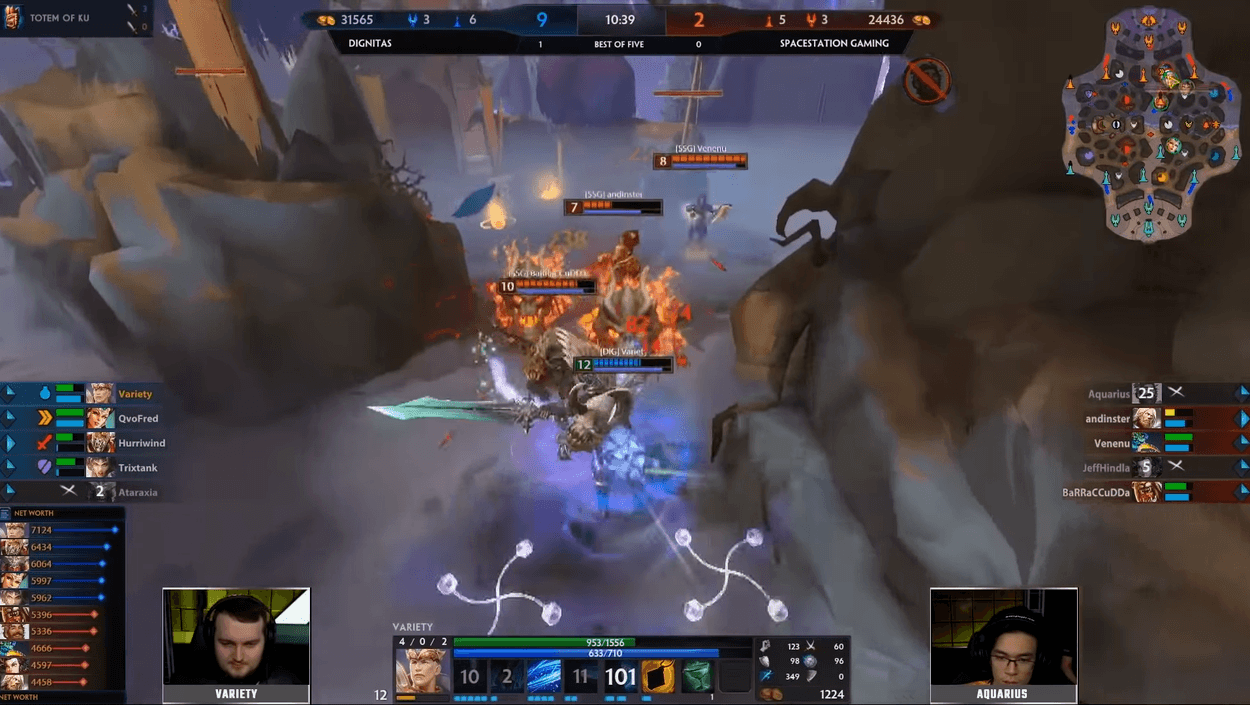
Task: Select the top 7124 net worth entry
Action: [60, 530]
